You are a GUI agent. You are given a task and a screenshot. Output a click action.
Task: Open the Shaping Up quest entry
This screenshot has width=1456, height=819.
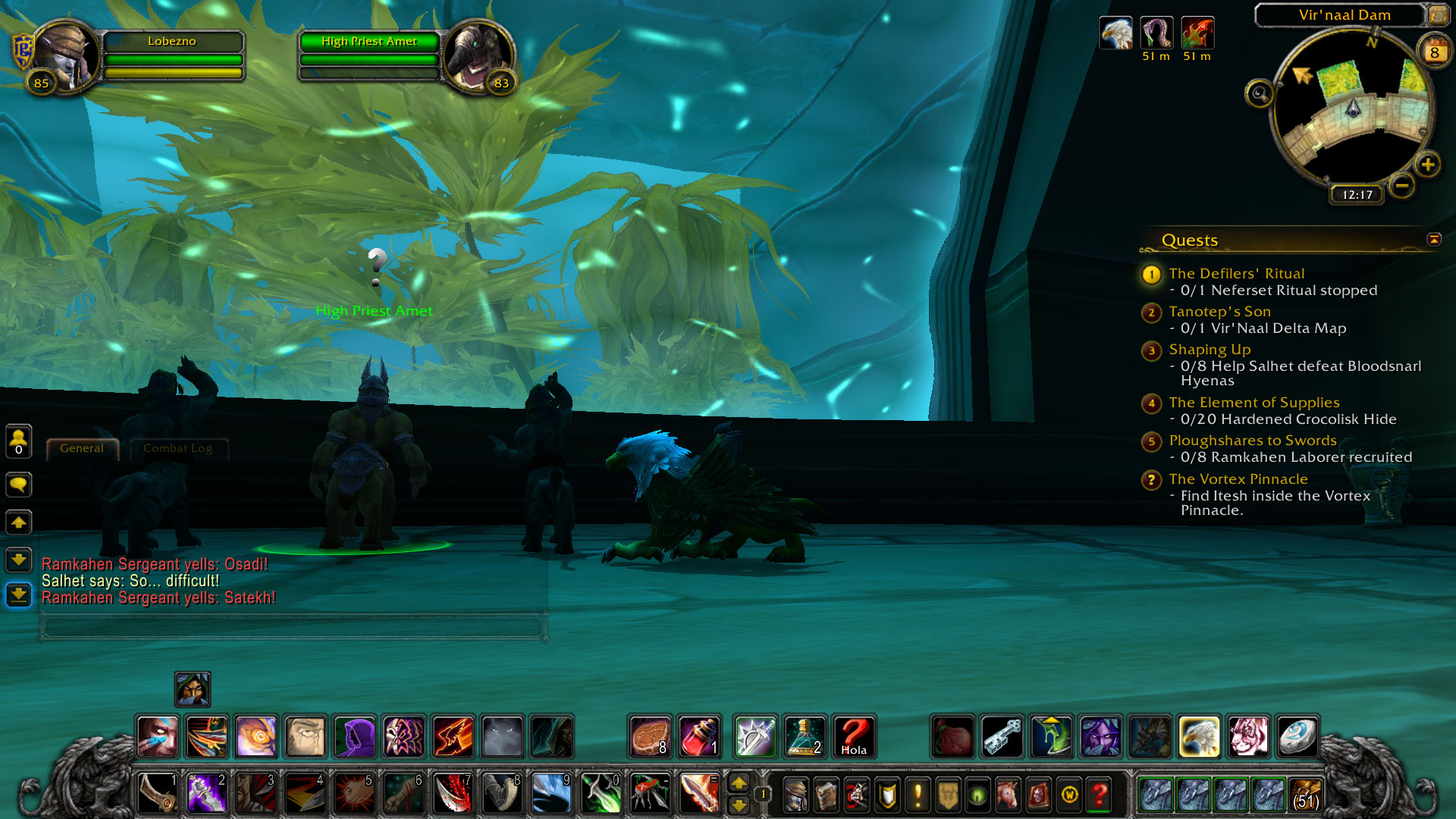1210,350
